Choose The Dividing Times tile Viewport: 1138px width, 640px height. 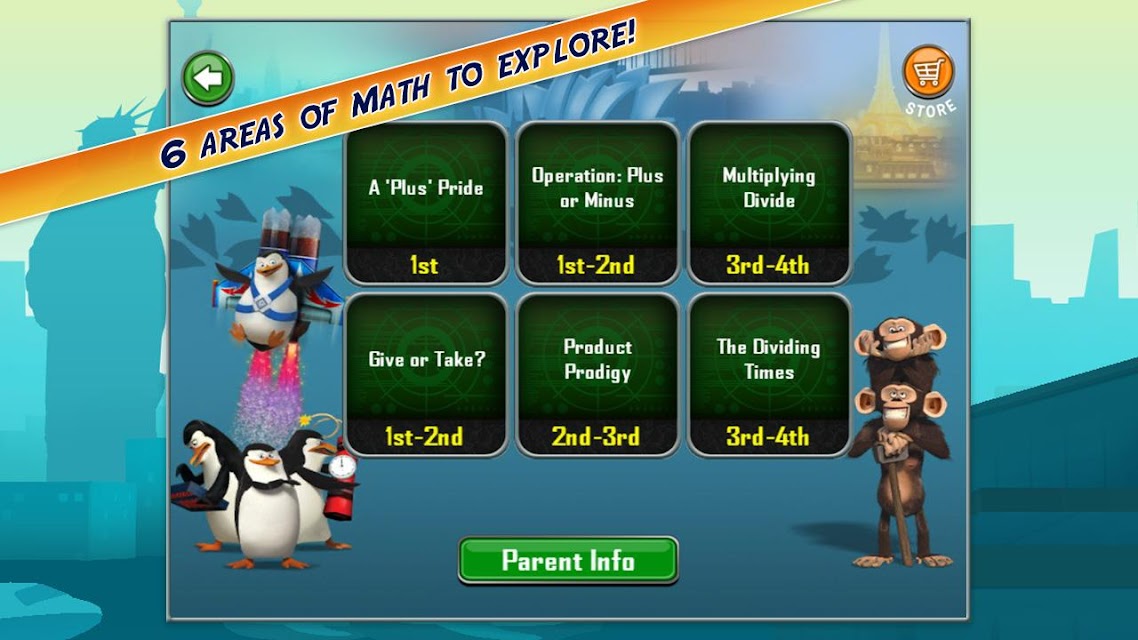tap(769, 373)
